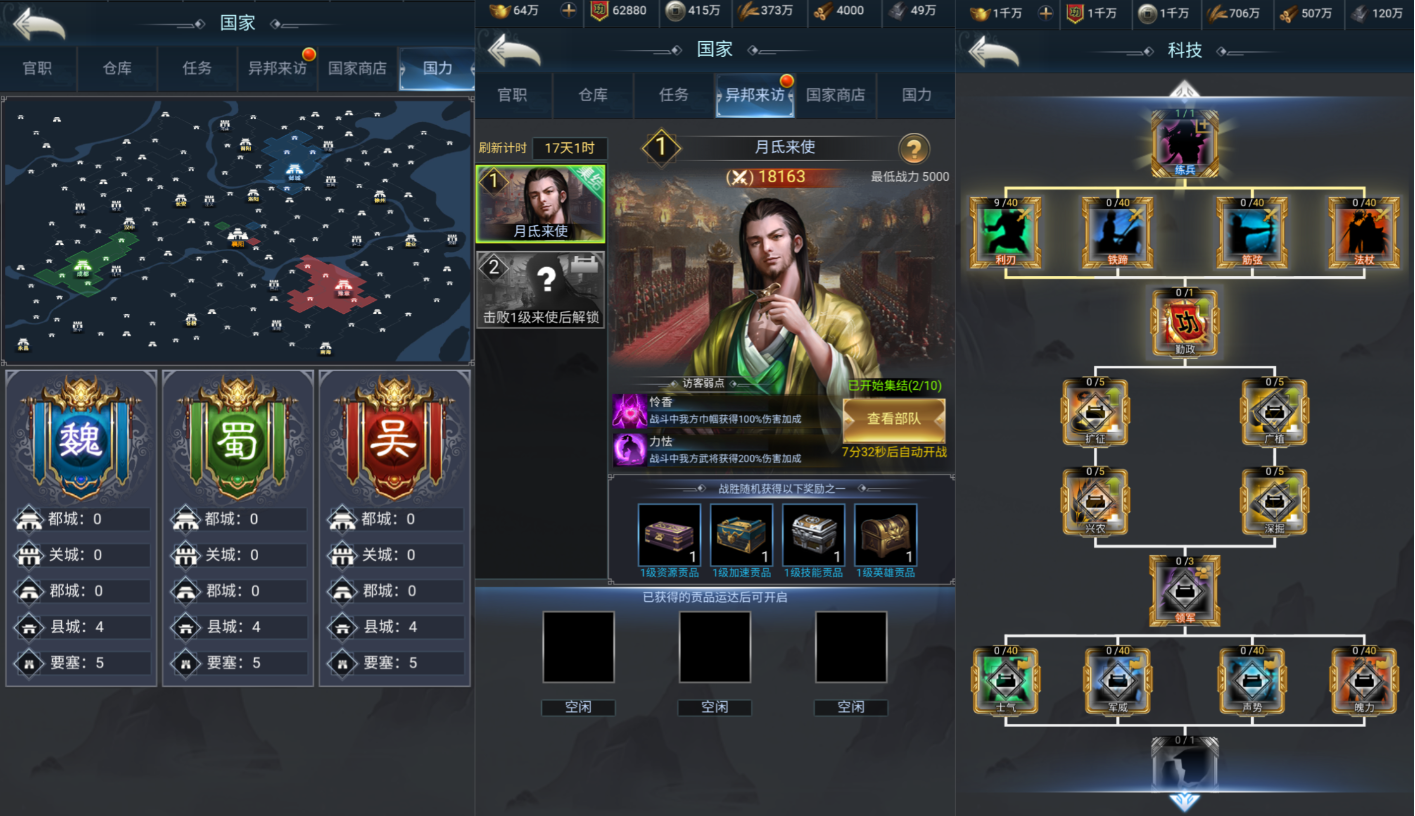Image resolution: width=1415 pixels, height=816 pixels.
Task: Select the 月氏来使 envoy portrait entry
Action: [540, 204]
